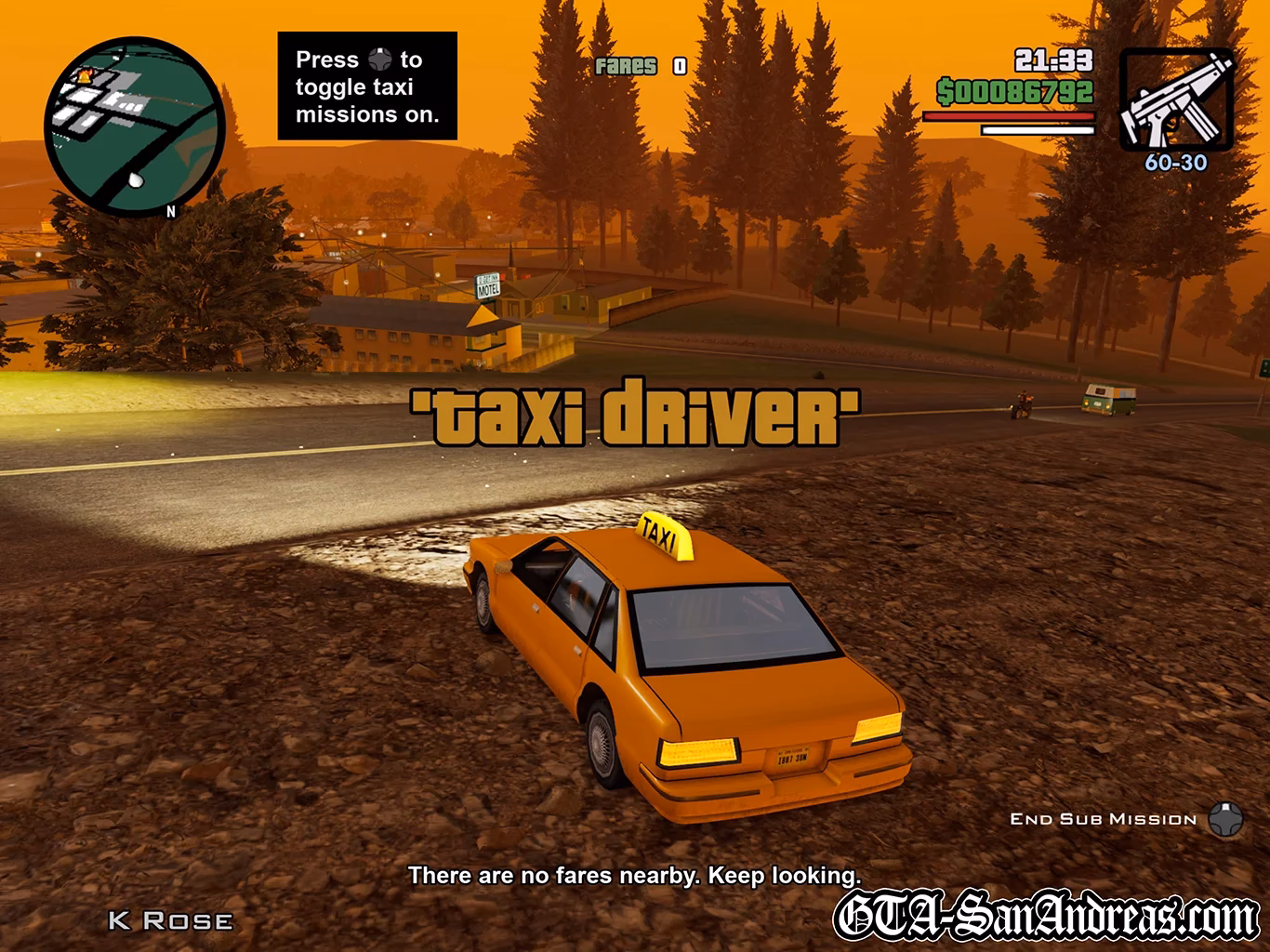
Task: Click the North marker on the minimap
Action: pyautogui.click(x=170, y=212)
